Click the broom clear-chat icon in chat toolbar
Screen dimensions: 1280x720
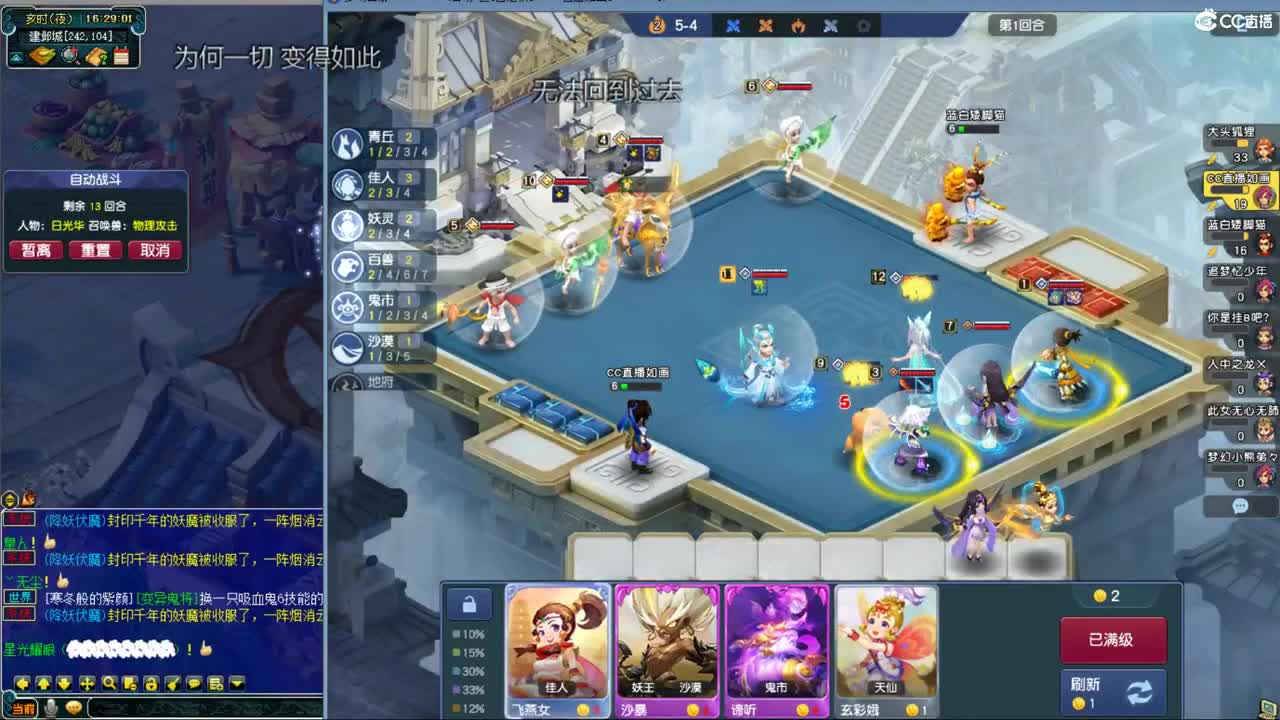pos(171,683)
